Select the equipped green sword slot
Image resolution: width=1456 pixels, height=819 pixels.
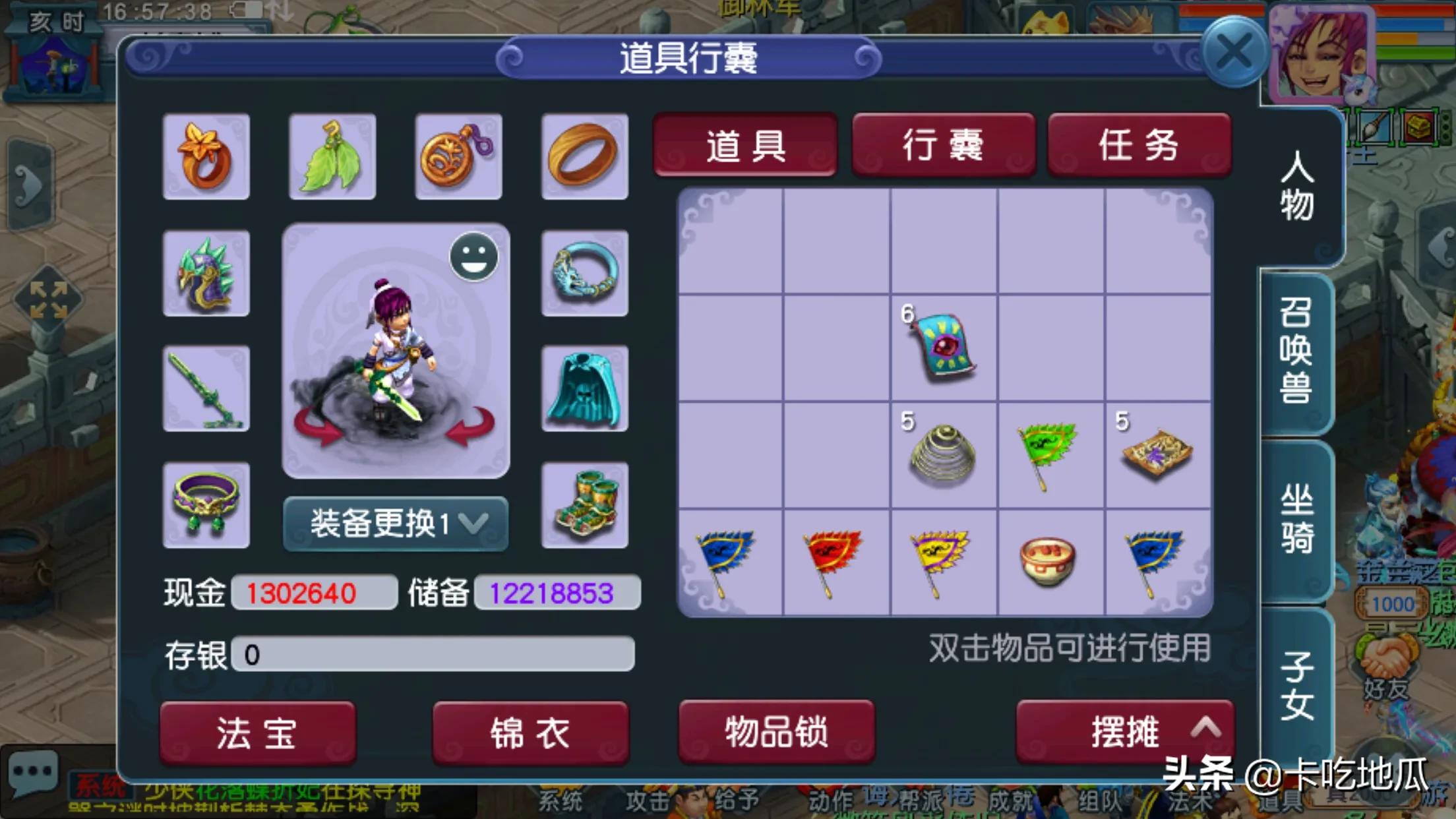(206, 389)
